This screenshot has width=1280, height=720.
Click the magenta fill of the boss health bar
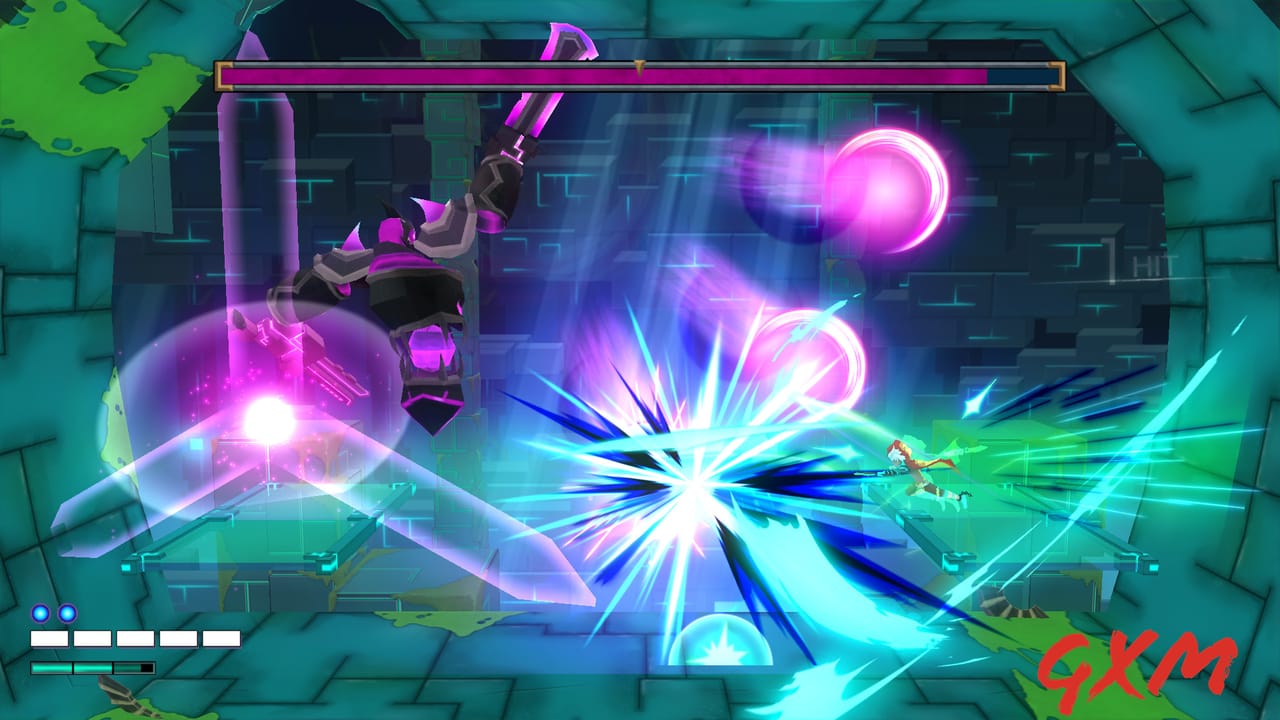(x=600, y=73)
